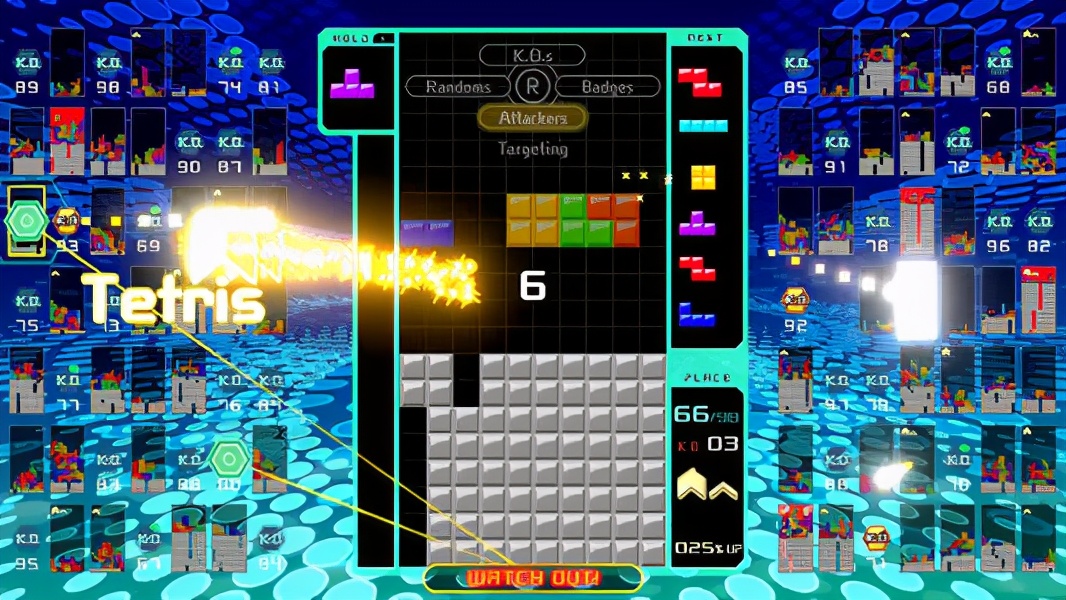The width and height of the screenshot is (1066, 600).
Task: Select the K.O.s targeting option
Action: pos(532,56)
